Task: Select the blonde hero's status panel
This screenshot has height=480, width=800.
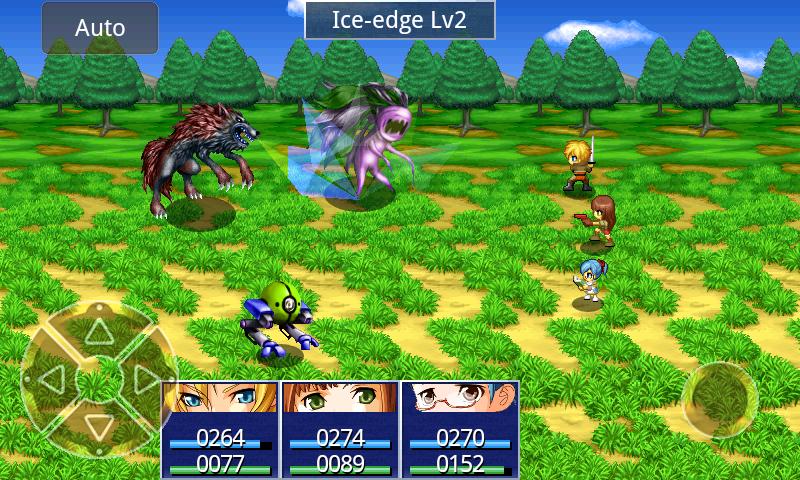Action: pyautogui.click(x=220, y=429)
